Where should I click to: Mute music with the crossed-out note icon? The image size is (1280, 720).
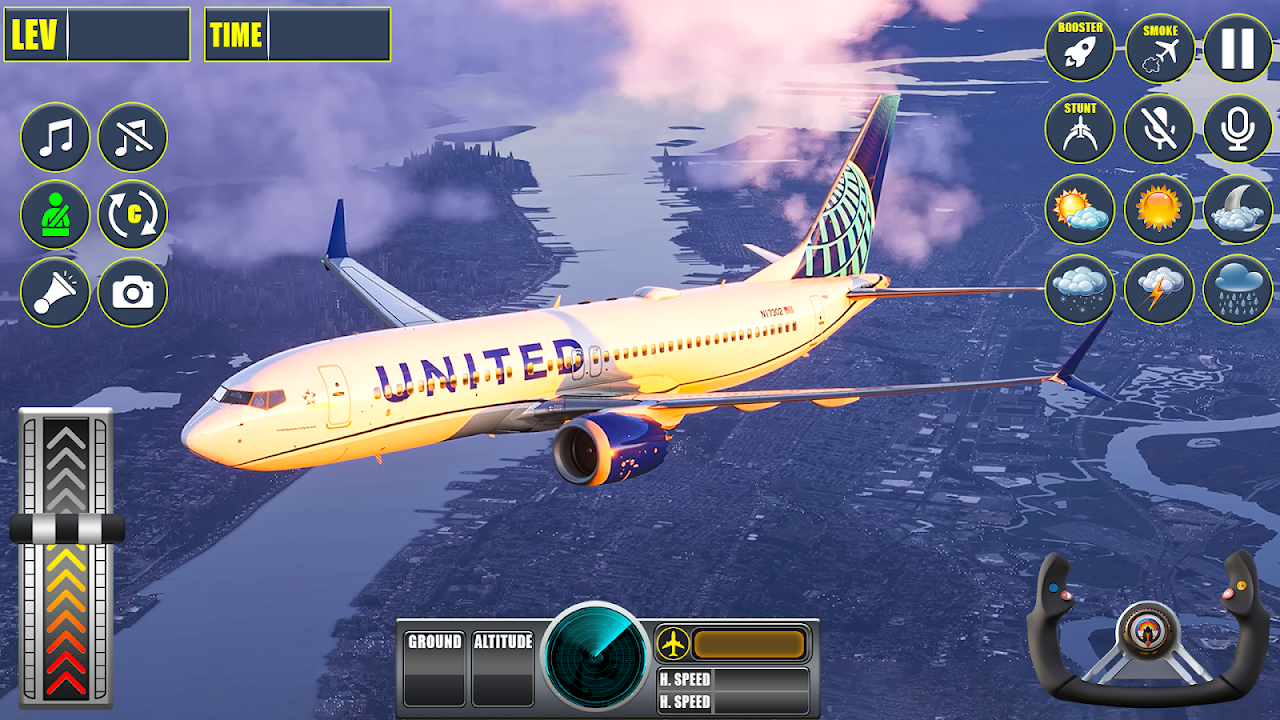click(x=133, y=137)
